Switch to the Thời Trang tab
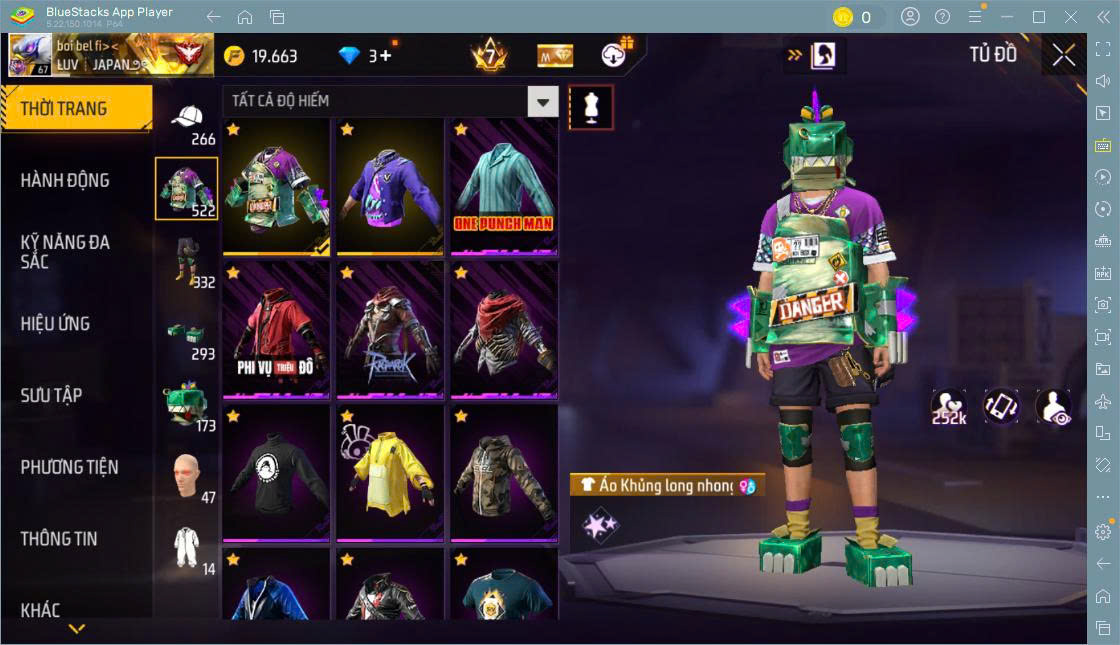1120x645 pixels. pyautogui.click(x=75, y=108)
